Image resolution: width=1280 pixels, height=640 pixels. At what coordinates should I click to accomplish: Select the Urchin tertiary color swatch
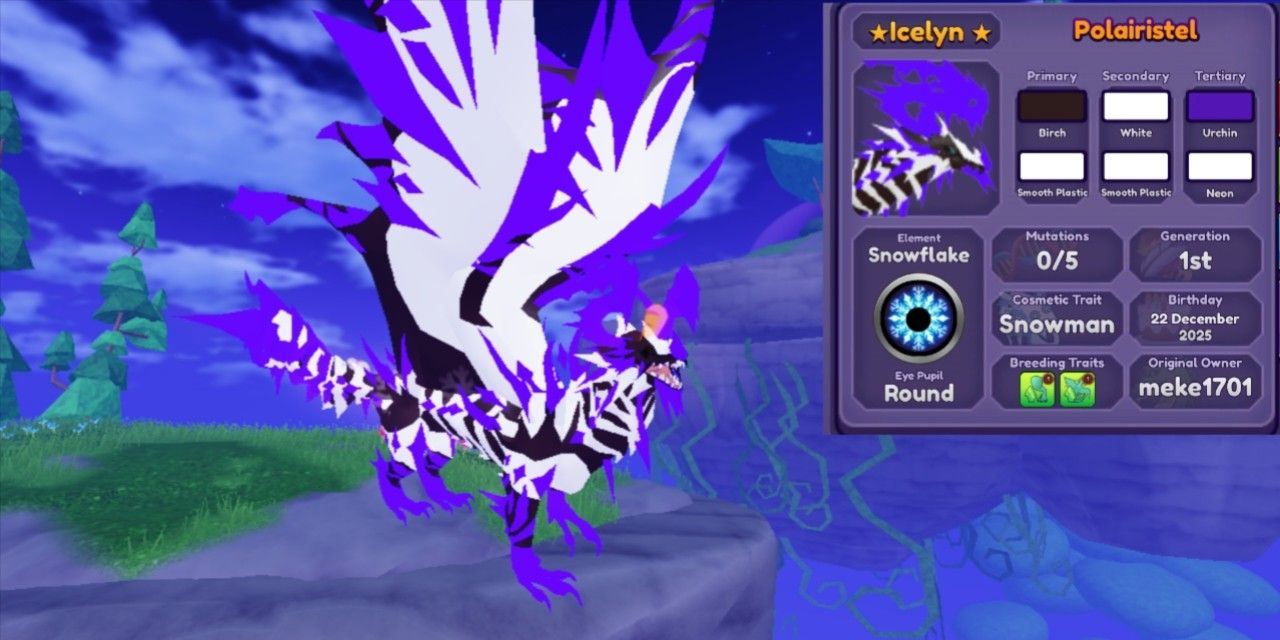tap(1220, 106)
